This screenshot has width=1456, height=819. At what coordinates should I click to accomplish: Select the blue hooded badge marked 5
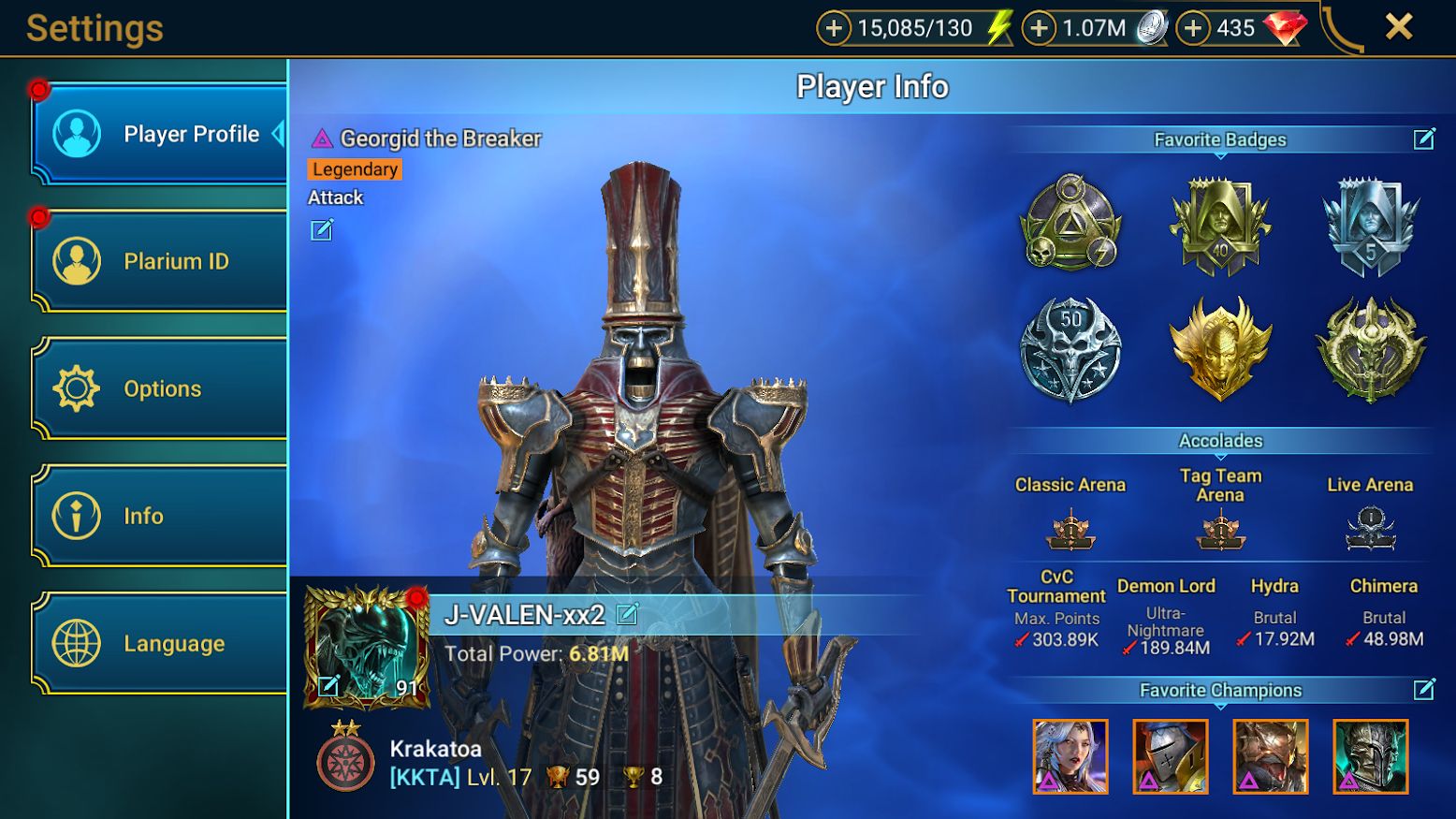pyautogui.click(x=1371, y=226)
